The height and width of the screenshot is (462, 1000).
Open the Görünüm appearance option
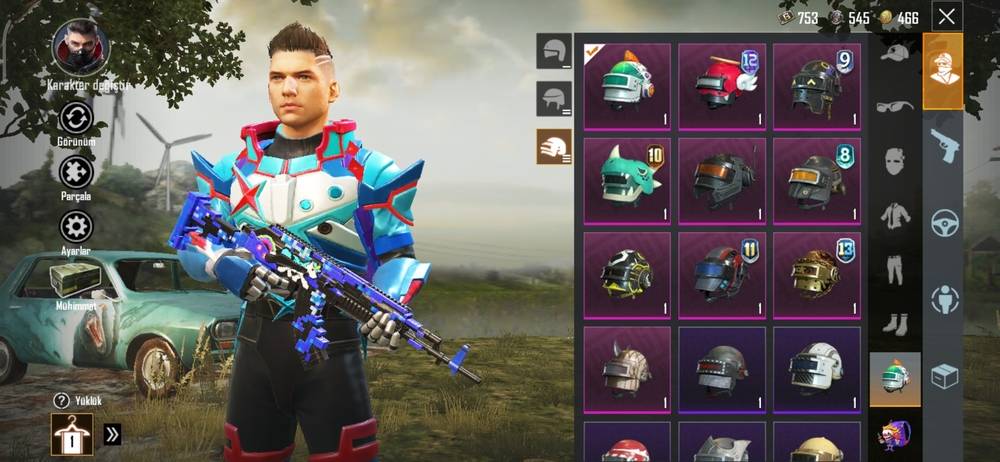coord(77,119)
